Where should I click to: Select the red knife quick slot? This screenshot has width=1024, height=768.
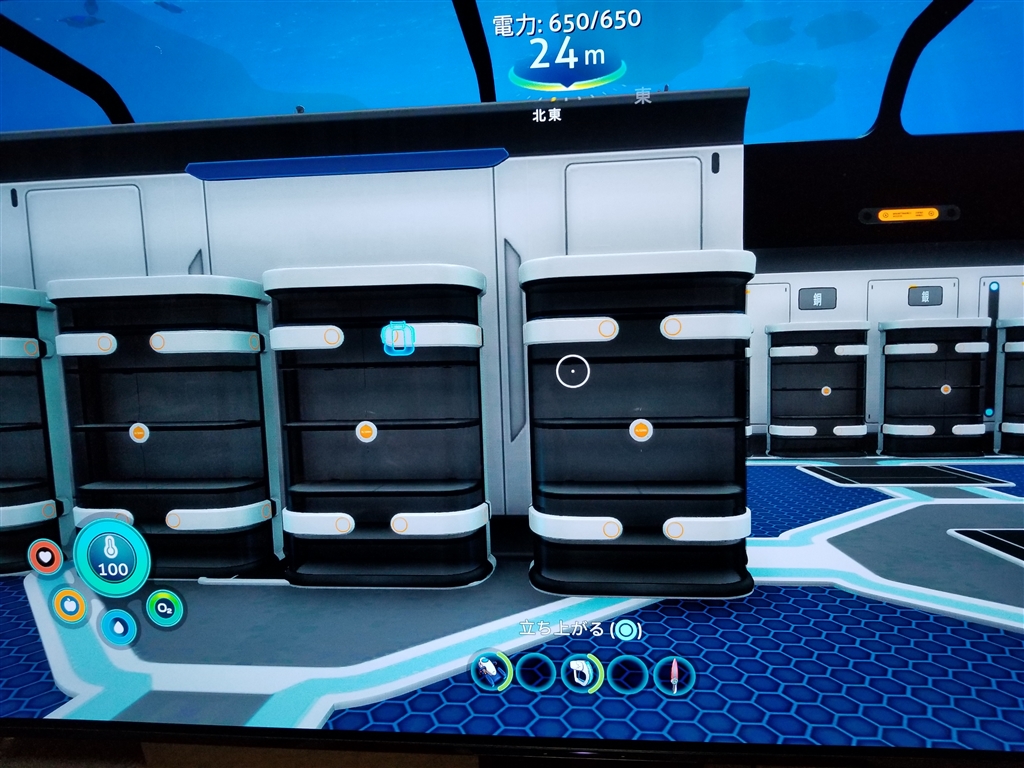[x=673, y=674]
